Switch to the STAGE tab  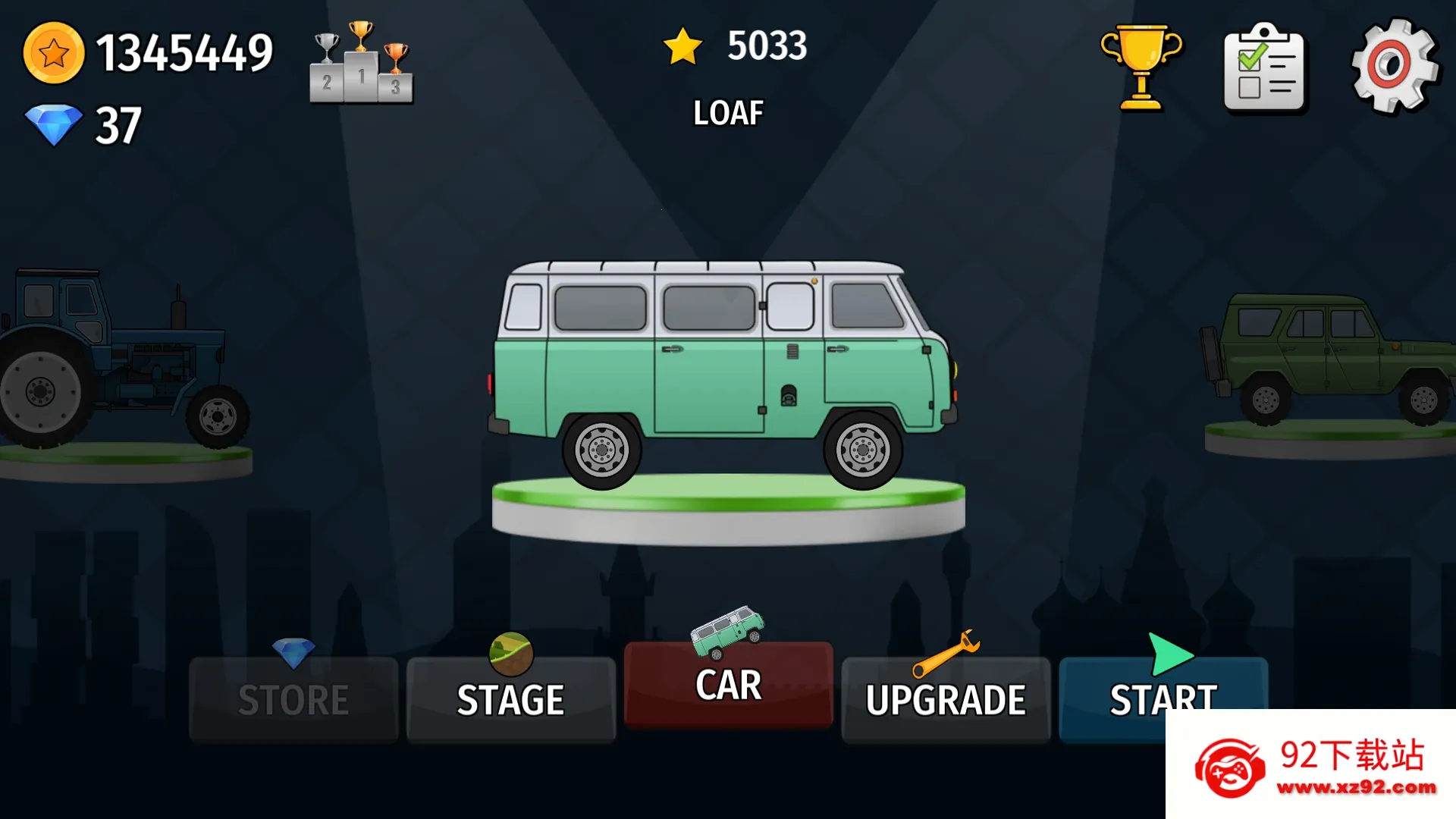coord(510,698)
